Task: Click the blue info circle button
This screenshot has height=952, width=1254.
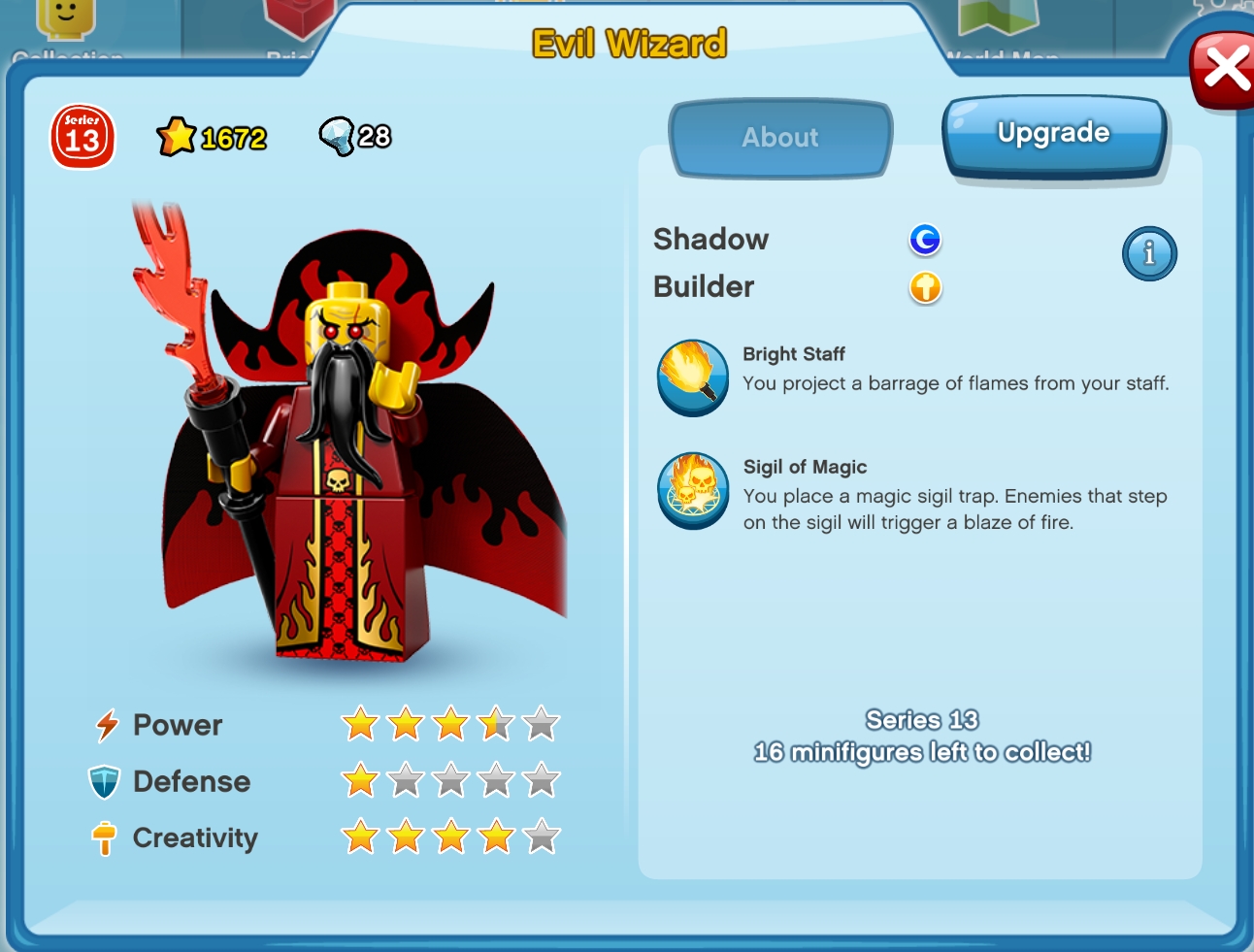Action: pos(1149,253)
